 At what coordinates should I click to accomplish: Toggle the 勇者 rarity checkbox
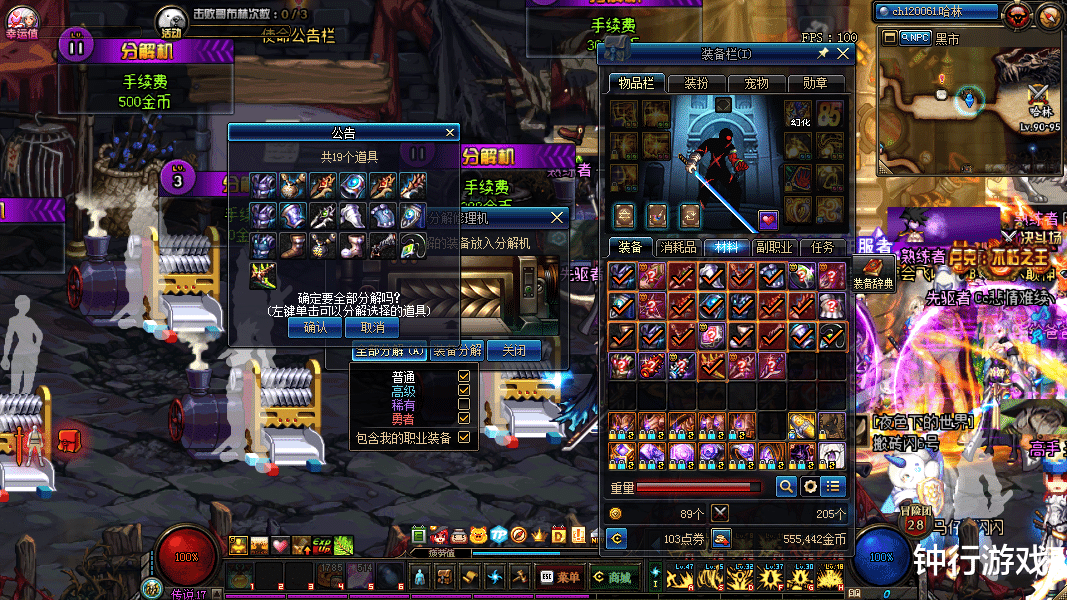463,421
